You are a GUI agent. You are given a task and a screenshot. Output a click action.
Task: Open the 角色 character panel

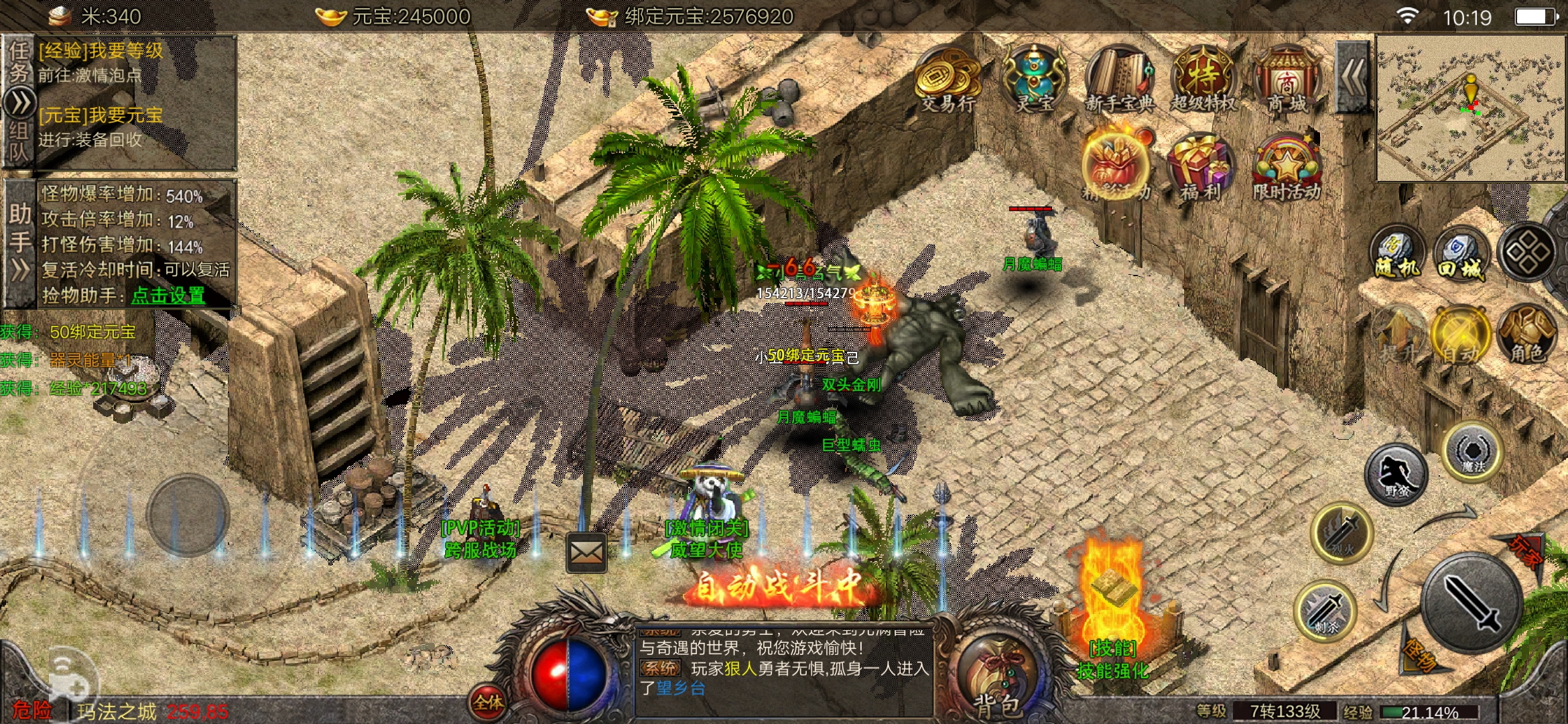[x=1527, y=335]
